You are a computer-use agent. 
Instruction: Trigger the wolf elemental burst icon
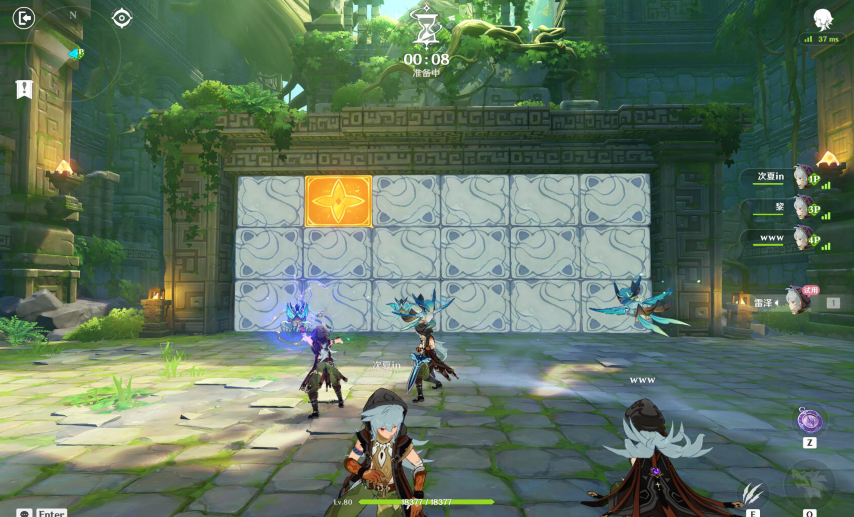808,486
